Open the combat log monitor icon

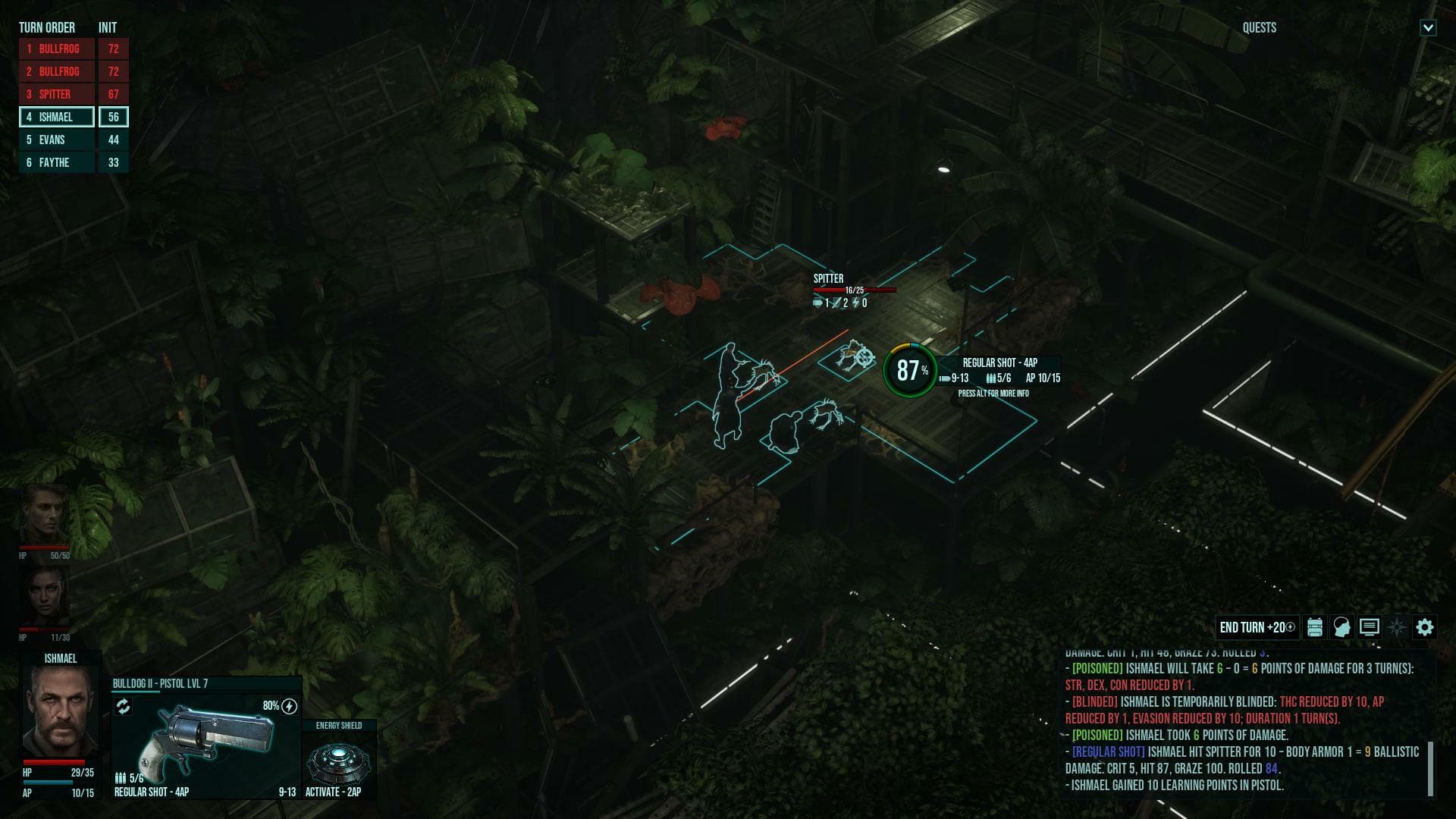1369,627
